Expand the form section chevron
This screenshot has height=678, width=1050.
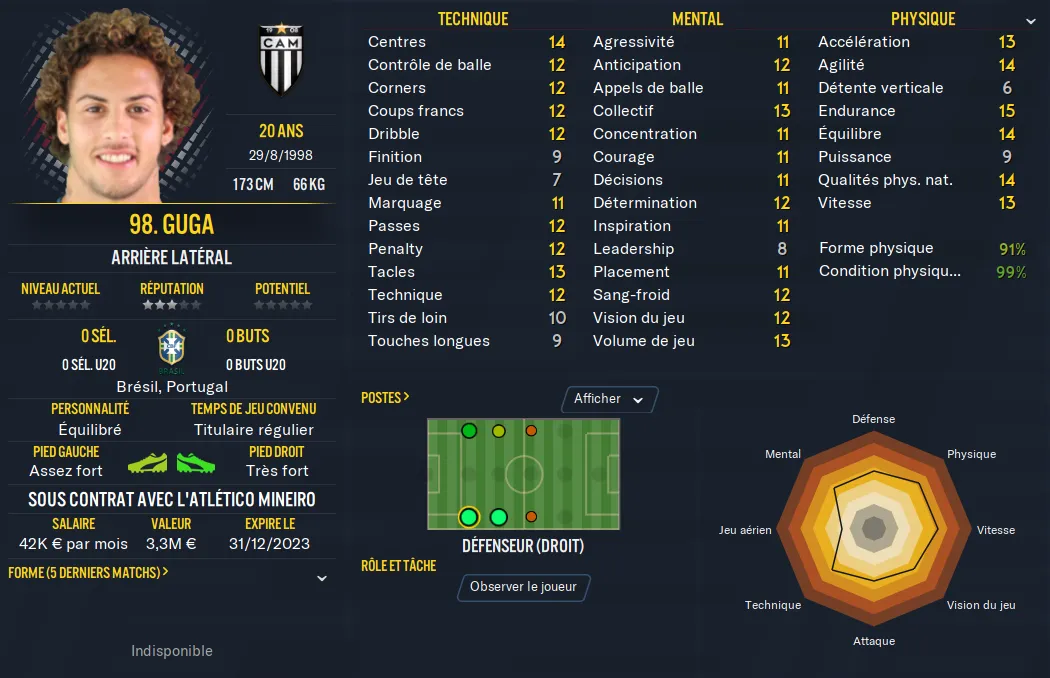(x=322, y=578)
